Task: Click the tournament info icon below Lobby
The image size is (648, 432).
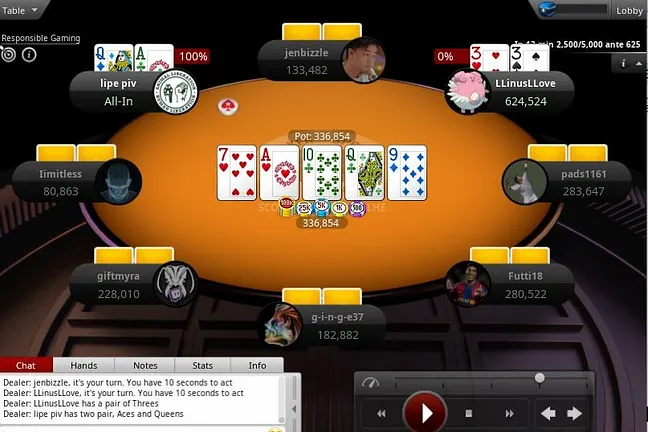Action: 623,63
